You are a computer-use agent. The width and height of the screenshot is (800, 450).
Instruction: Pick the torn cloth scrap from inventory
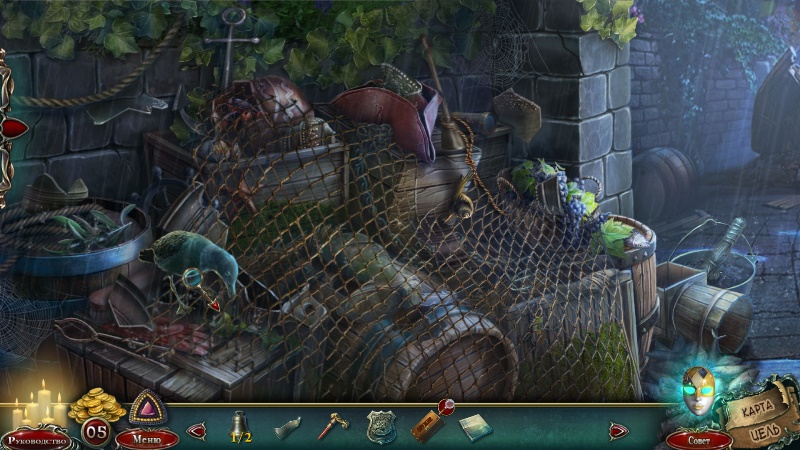tap(288, 427)
